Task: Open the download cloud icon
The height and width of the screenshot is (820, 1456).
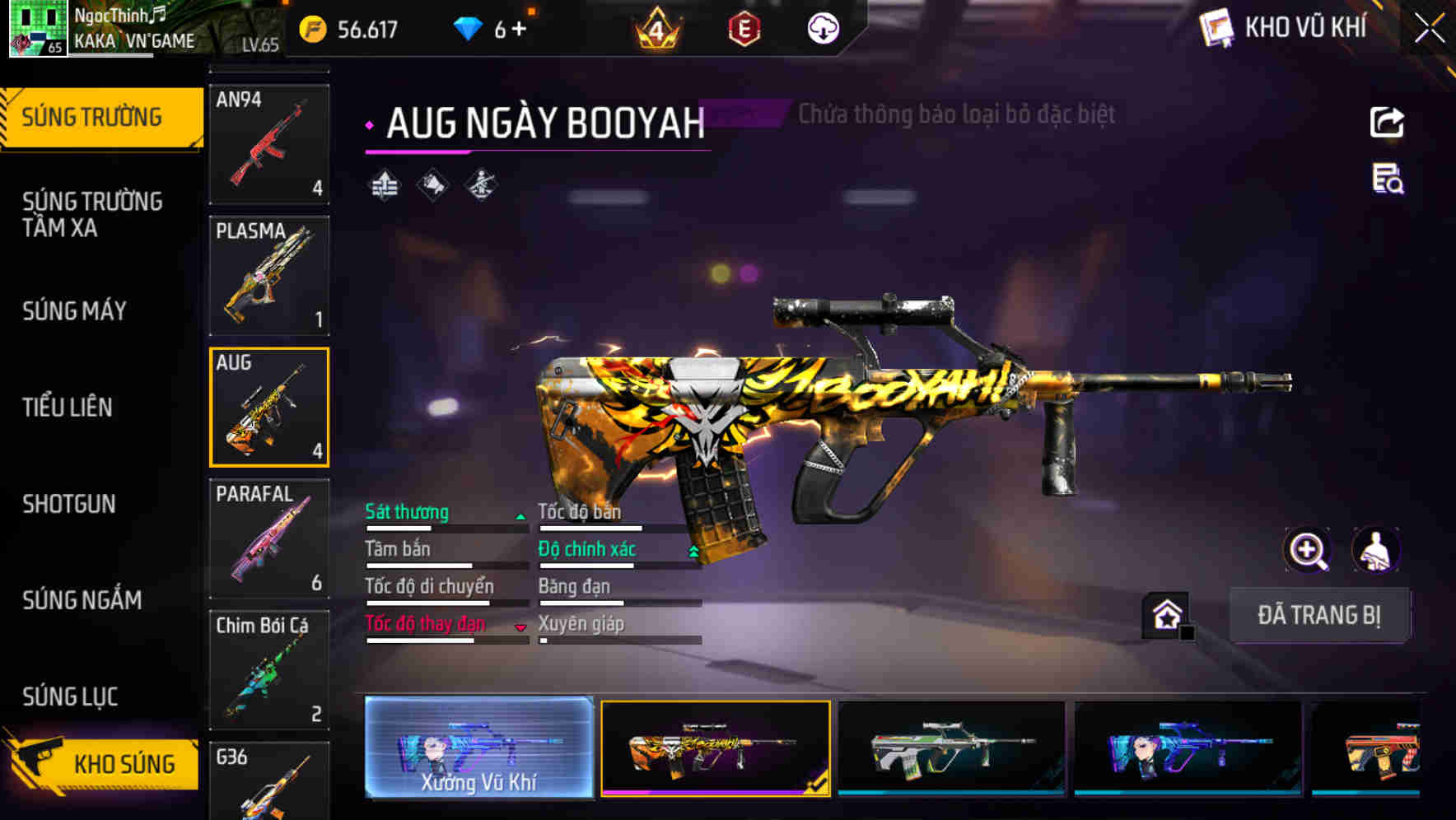Action: pos(823,30)
